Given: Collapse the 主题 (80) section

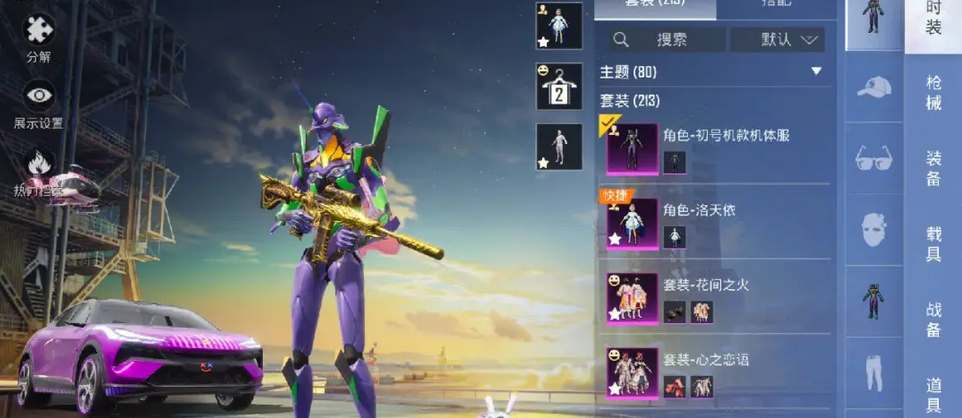Looking at the screenshot, I should (x=816, y=72).
